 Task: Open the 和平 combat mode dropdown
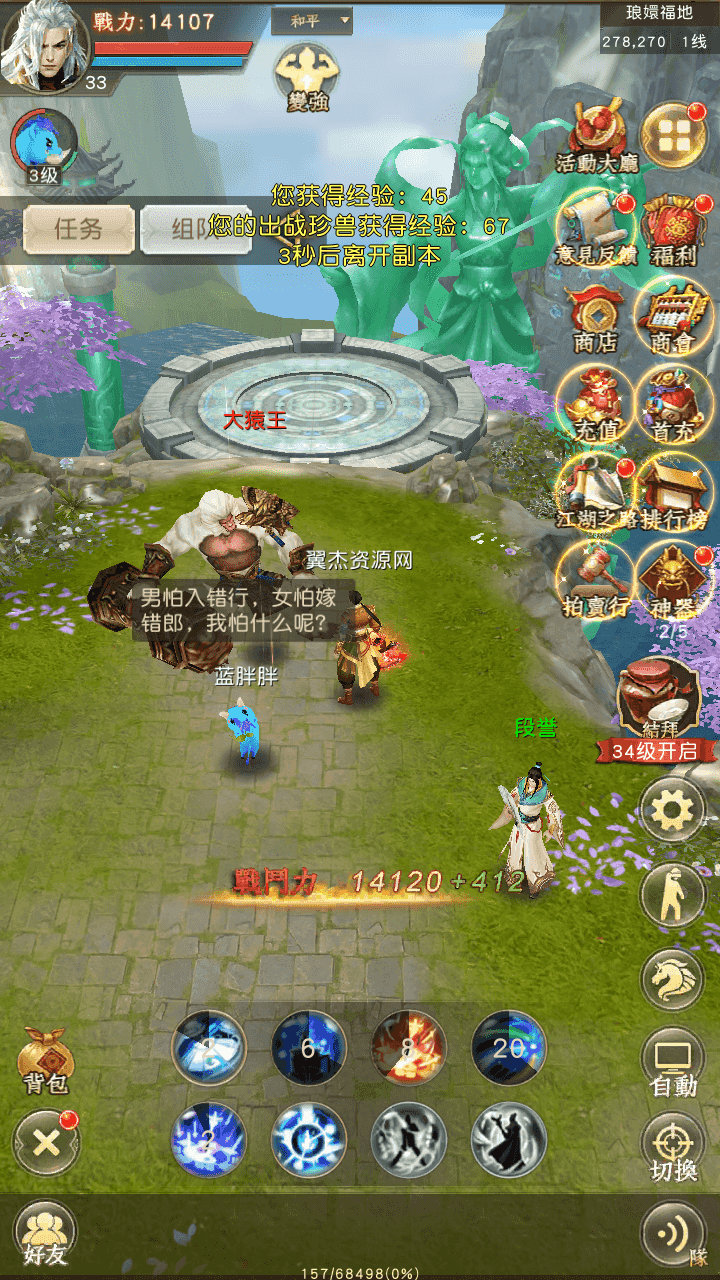tap(313, 20)
